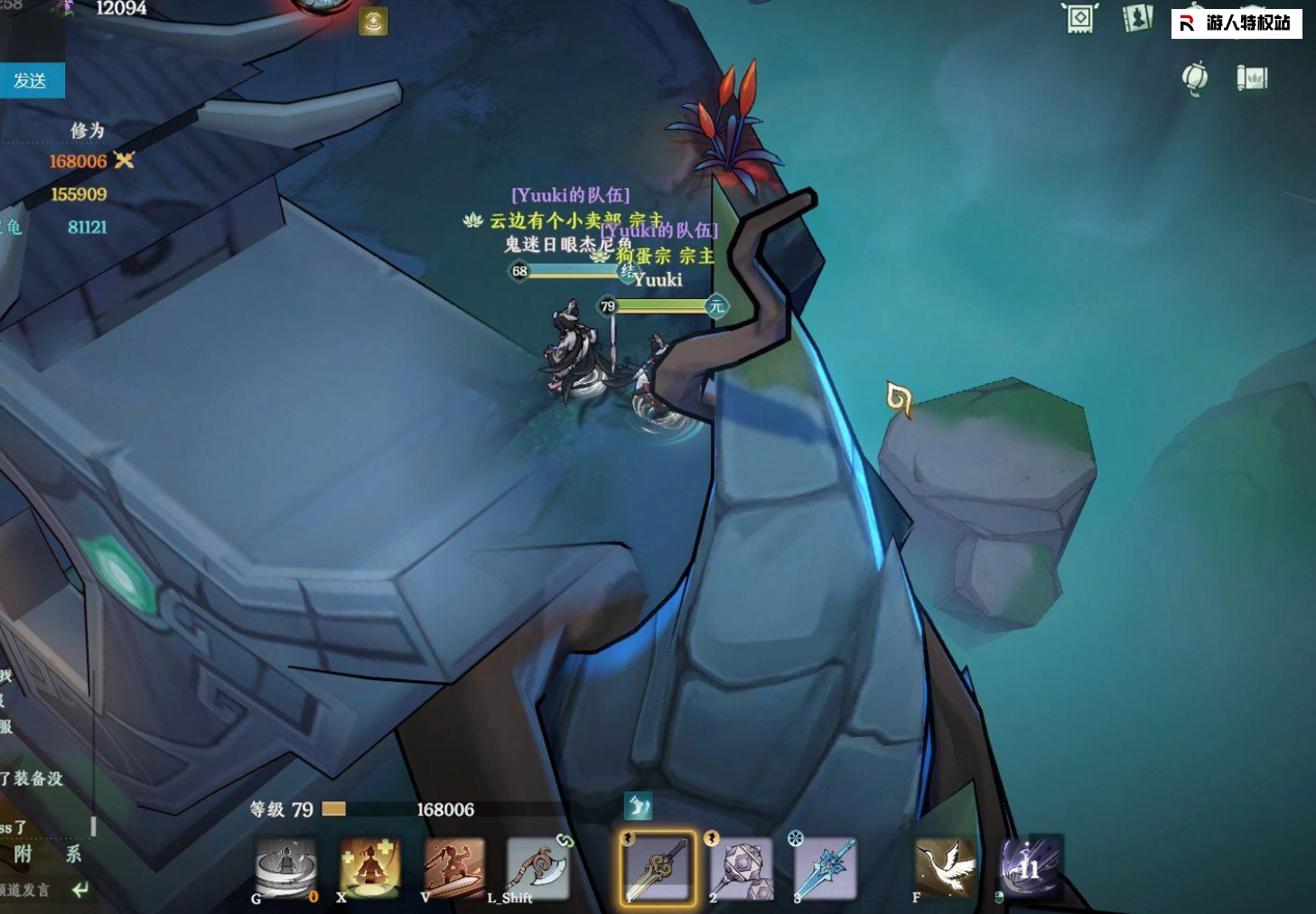Open the character portrait book icon
The width and height of the screenshot is (1316, 914).
coord(1137,19)
